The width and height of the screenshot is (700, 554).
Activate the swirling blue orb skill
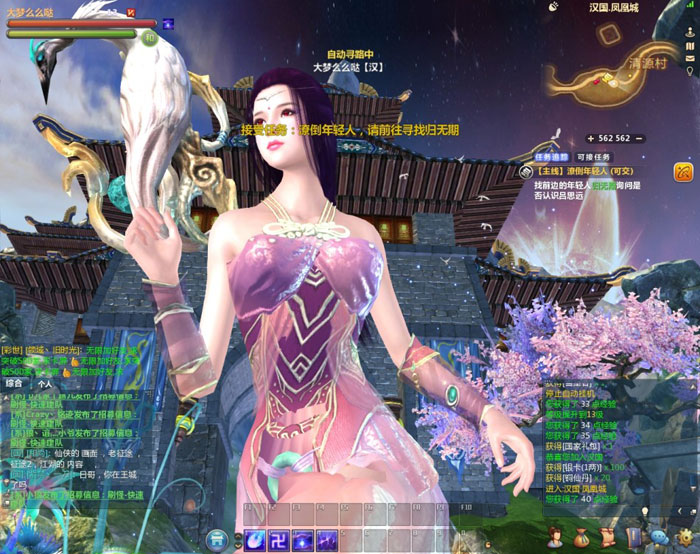[254, 540]
